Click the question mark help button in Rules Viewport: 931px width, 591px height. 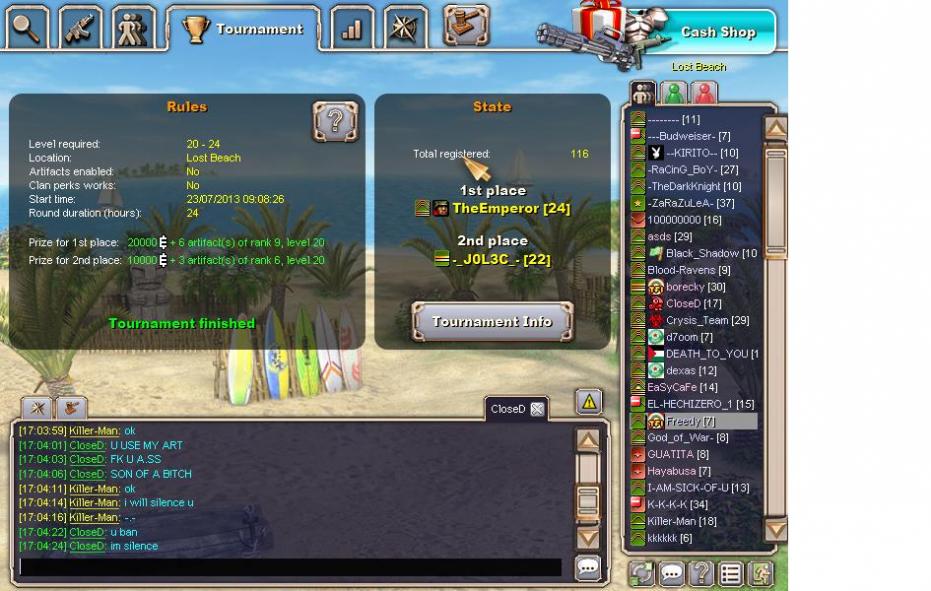tap(335, 122)
